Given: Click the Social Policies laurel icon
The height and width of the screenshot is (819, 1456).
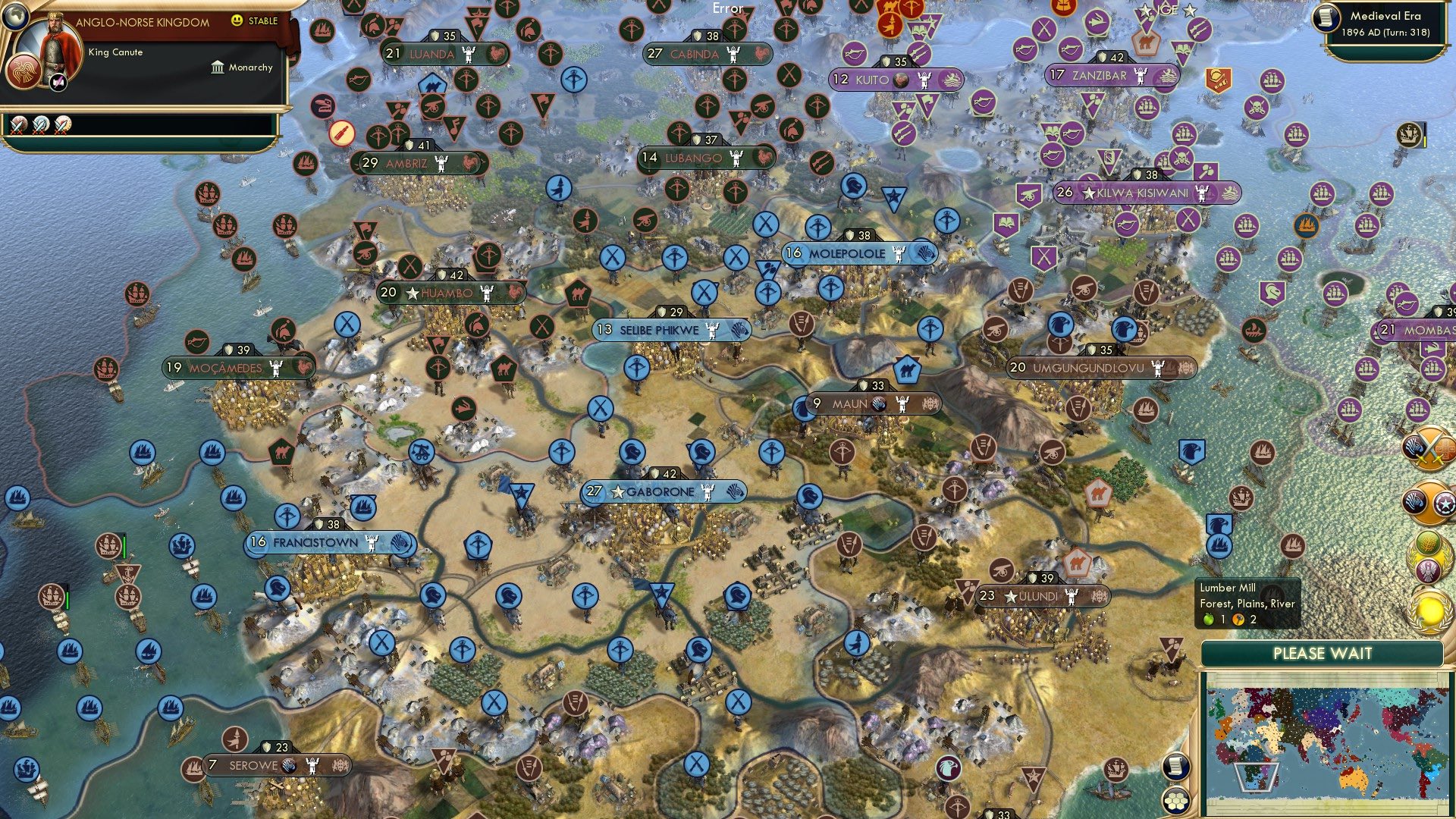Looking at the screenshot, I should (1426, 556).
